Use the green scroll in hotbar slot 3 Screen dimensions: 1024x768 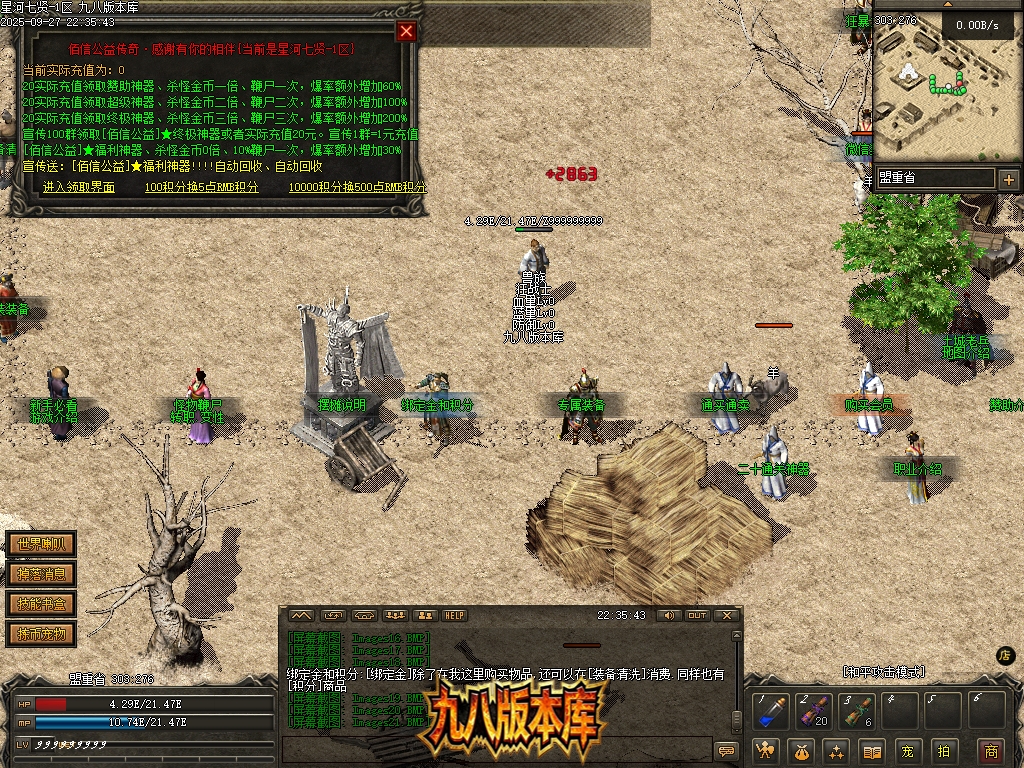tap(858, 711)
